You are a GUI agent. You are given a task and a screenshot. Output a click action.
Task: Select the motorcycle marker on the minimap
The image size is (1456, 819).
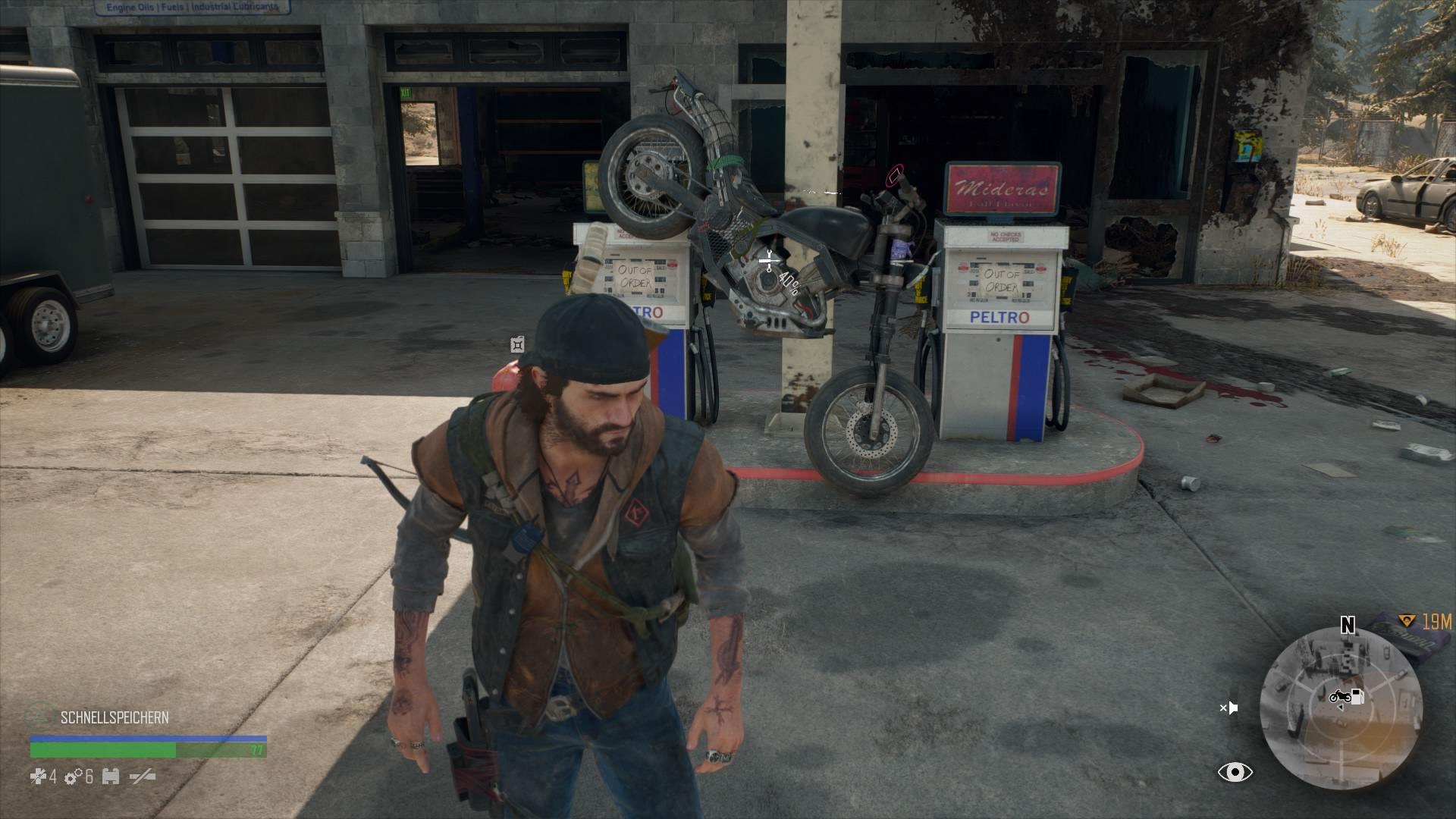point(1338,696)
